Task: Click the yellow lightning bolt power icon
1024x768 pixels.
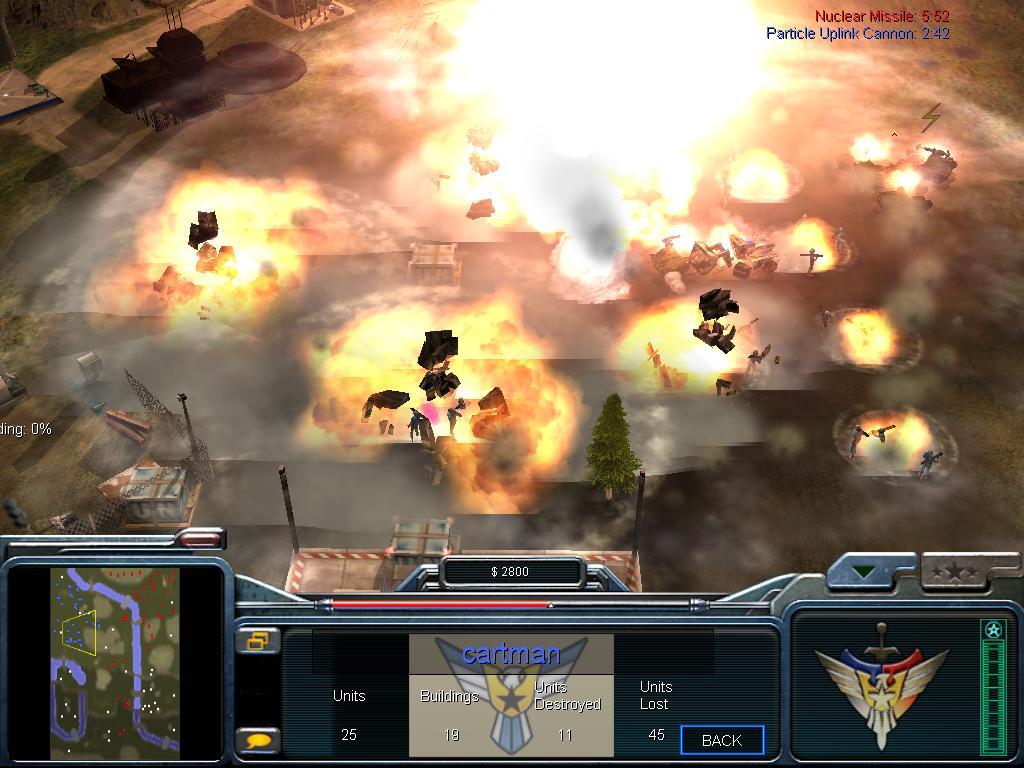Action: coord(931,117)
